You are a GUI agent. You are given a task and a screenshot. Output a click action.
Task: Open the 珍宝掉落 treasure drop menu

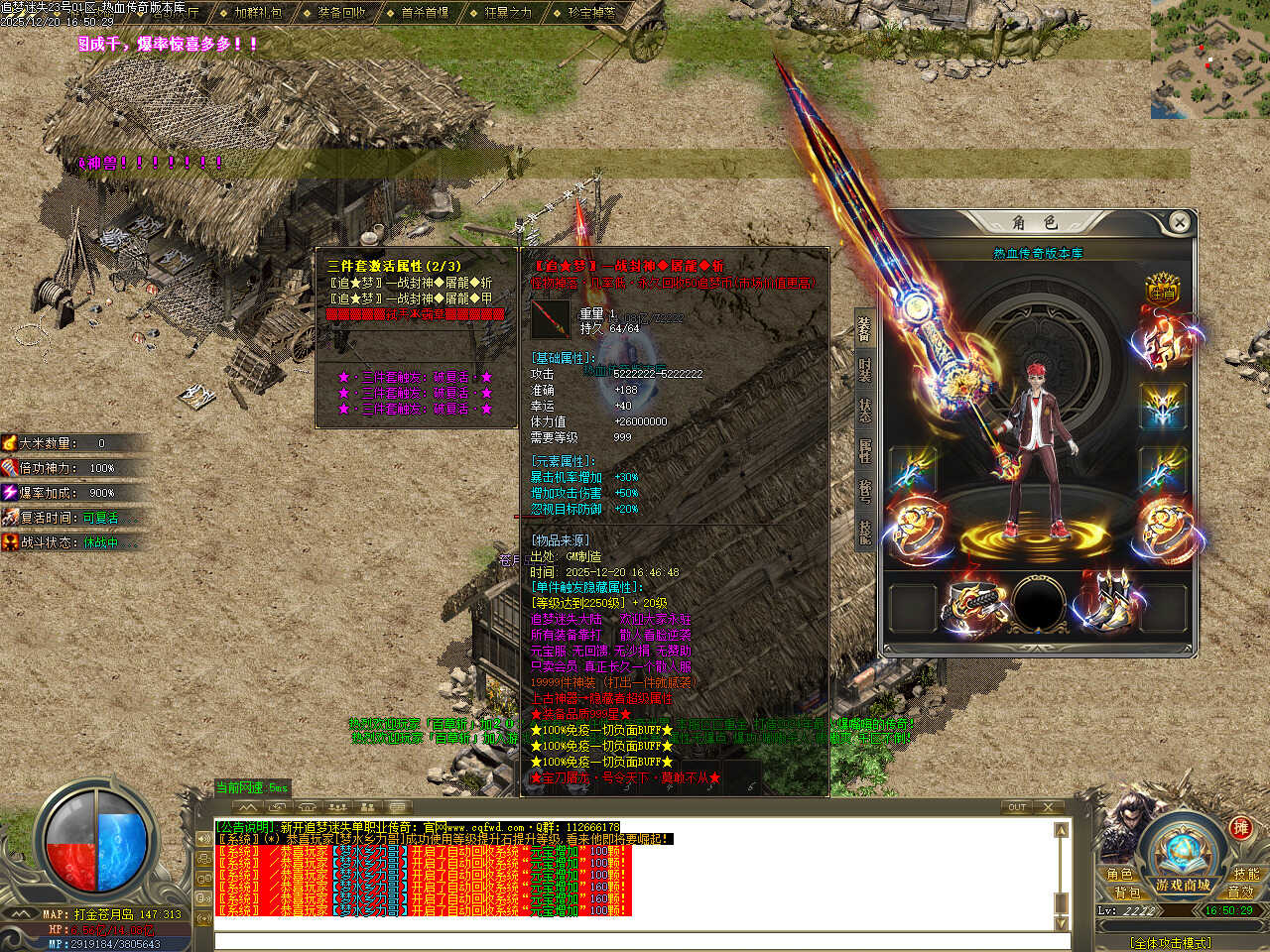coord(591,13)
